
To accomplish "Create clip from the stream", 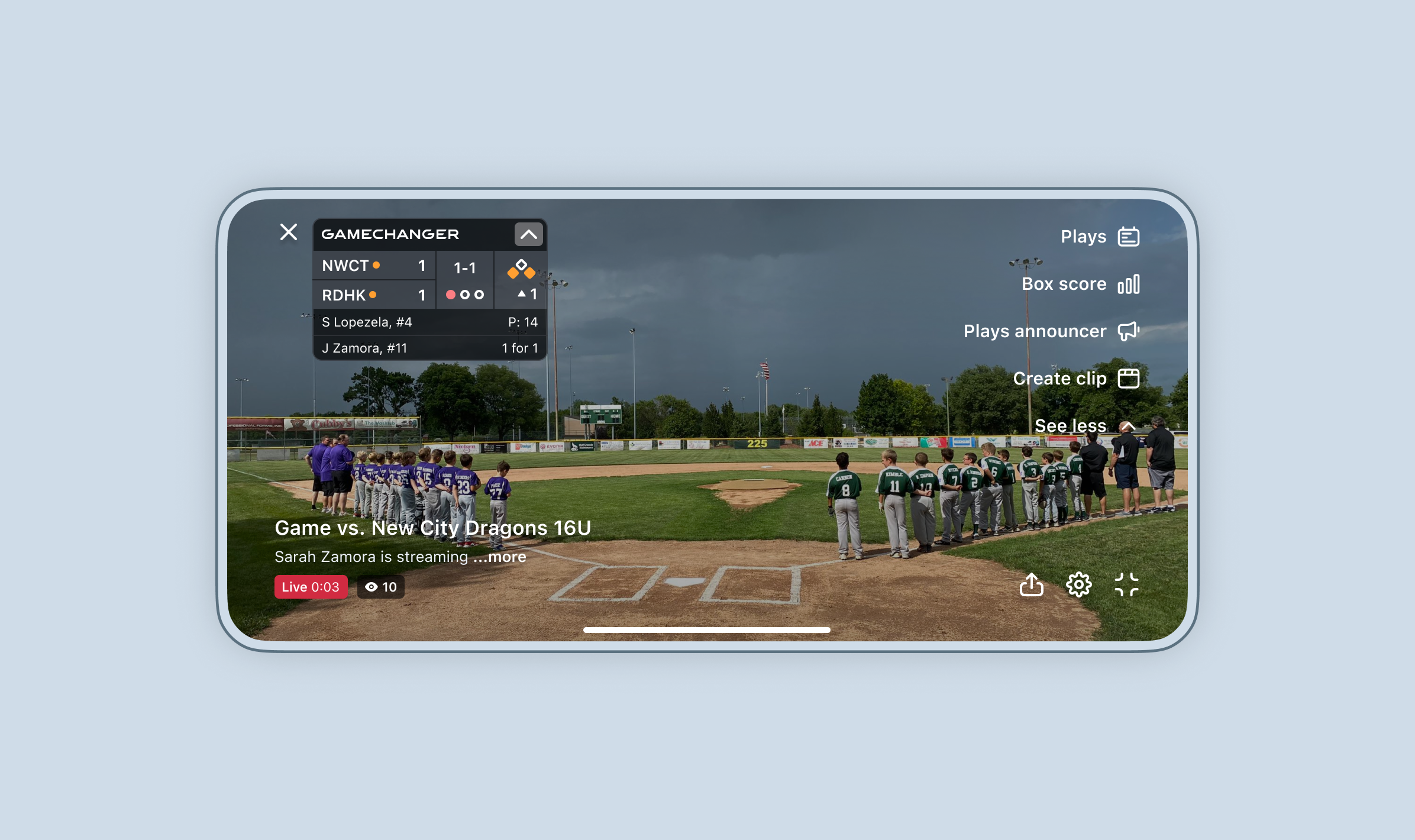I will (x=1075, y=379).
